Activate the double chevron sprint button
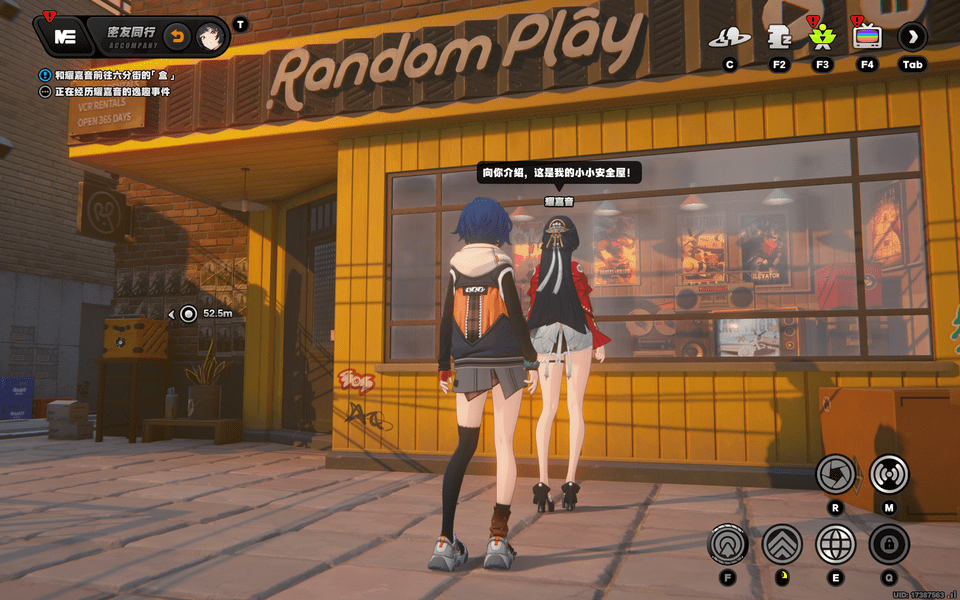Screen dimensions: 960x600 point(782,544)
